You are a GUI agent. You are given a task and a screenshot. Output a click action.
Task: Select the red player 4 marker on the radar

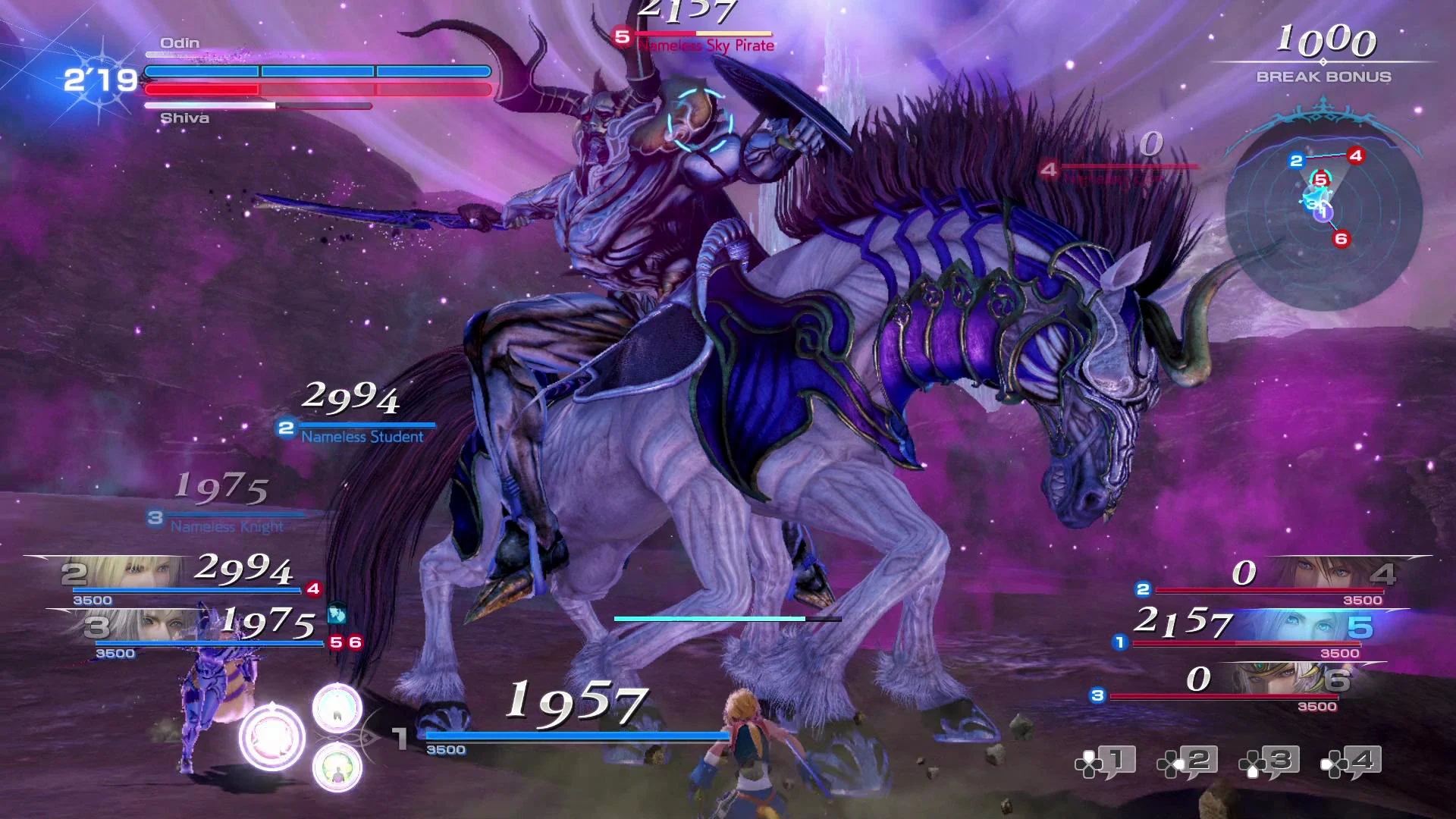[x=1357, y=156]
